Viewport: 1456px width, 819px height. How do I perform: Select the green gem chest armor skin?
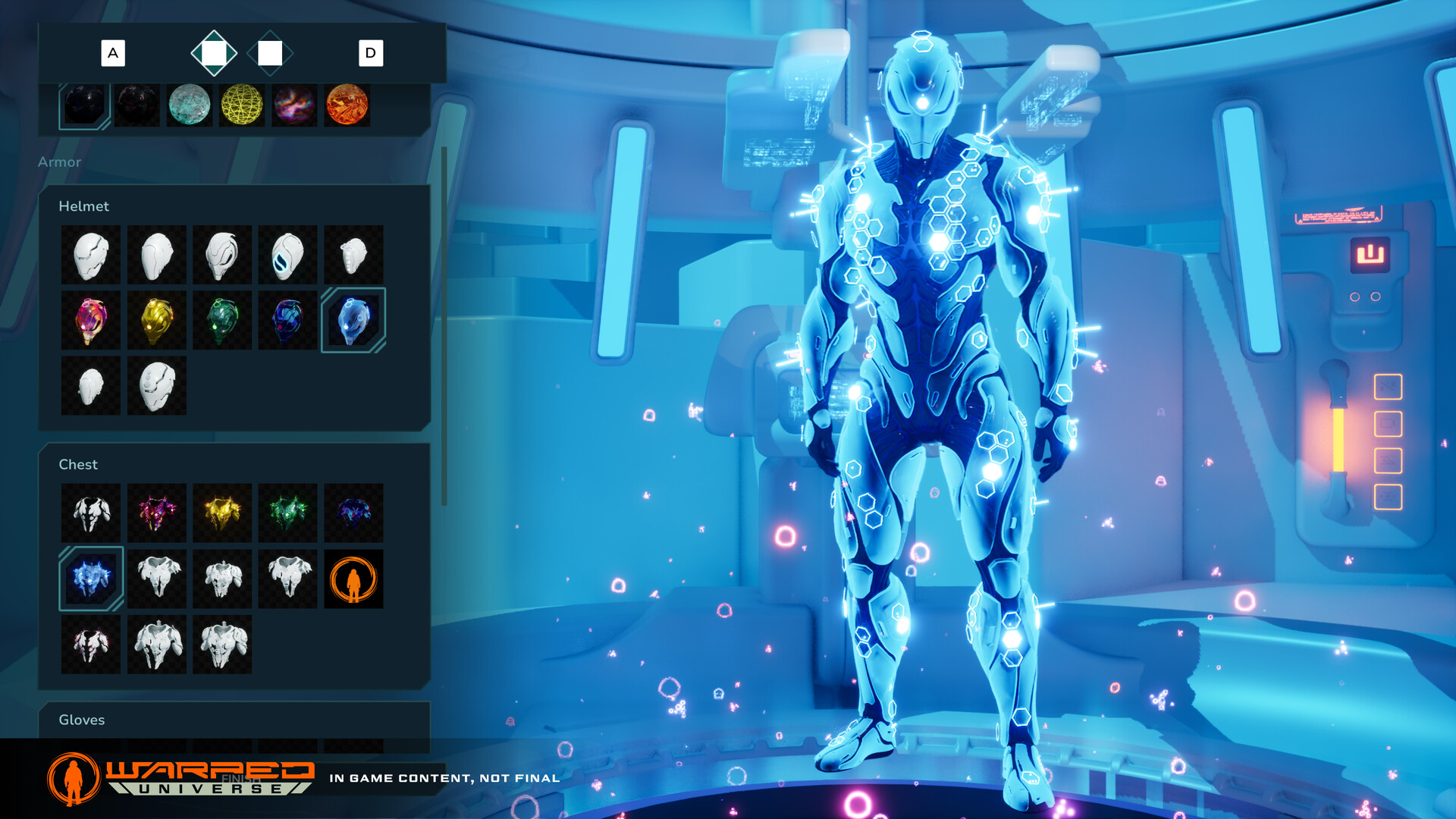click(x=287, y=513)
